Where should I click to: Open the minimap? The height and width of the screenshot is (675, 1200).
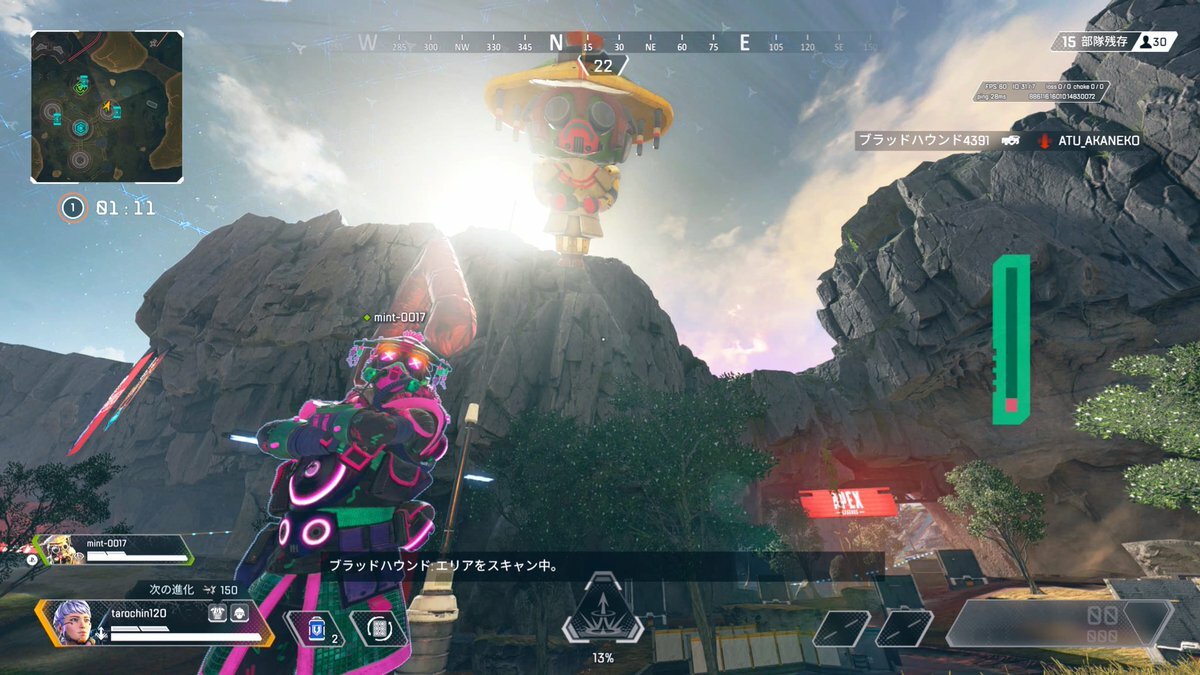point(106,107)
